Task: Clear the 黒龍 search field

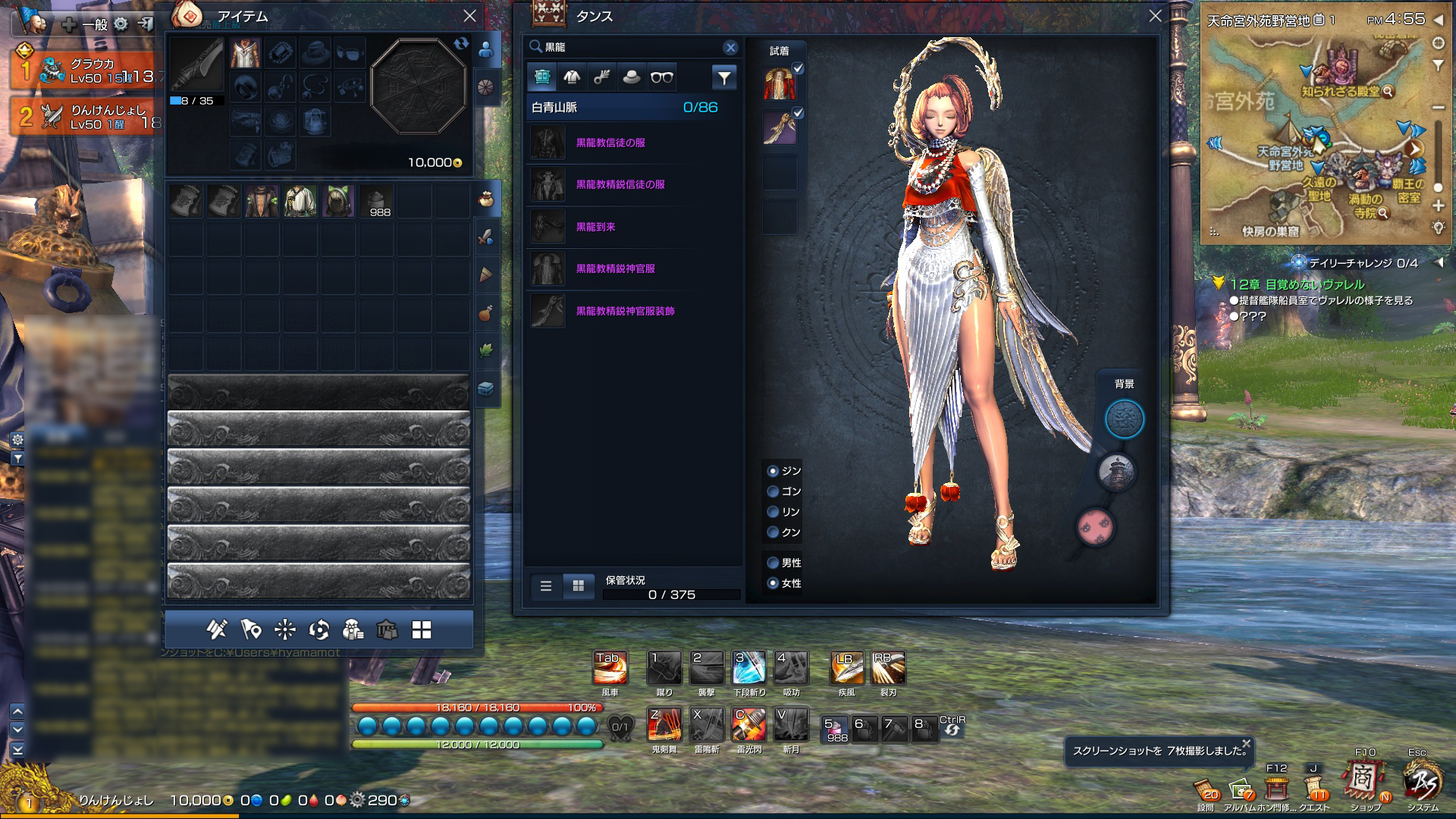Action: click(x=730, y=47)
